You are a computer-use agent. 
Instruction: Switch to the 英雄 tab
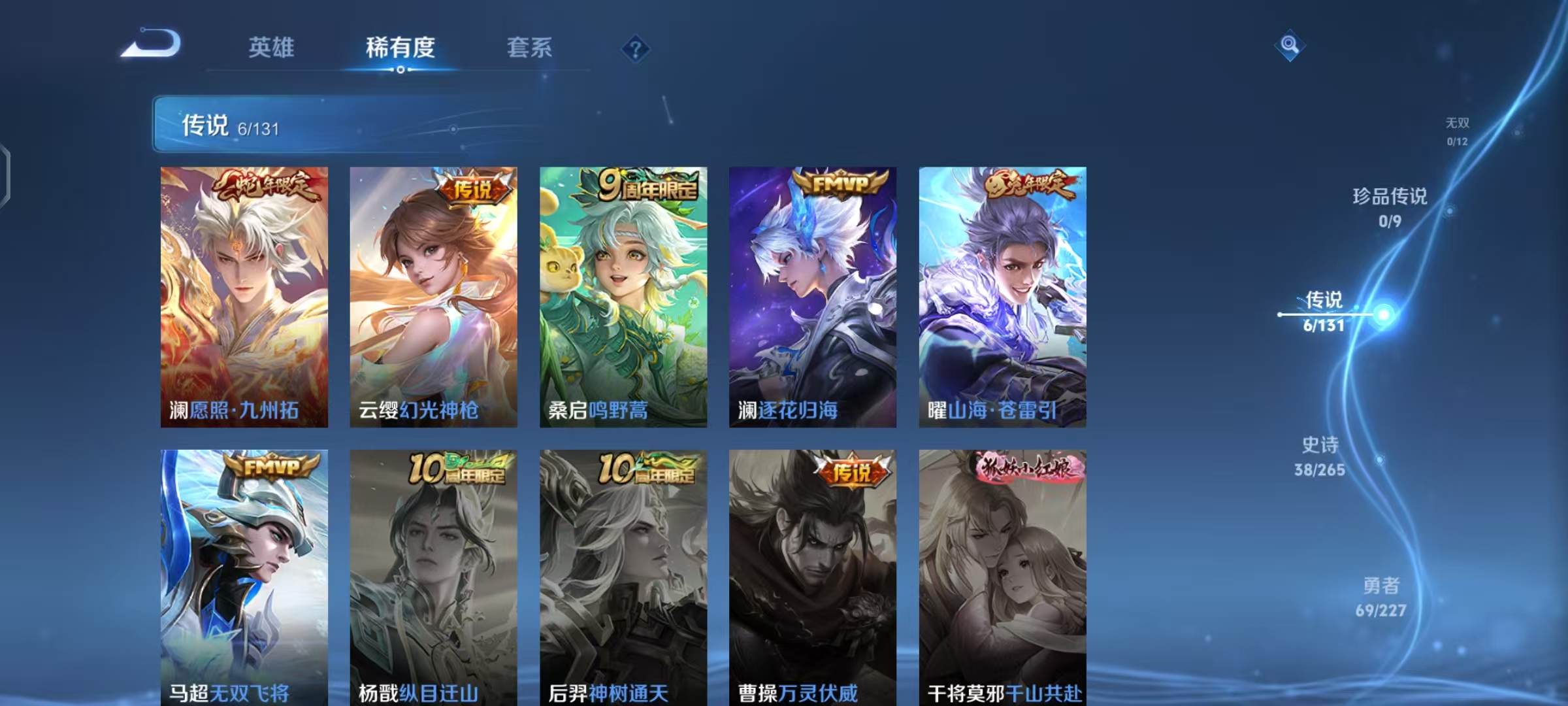272,47
